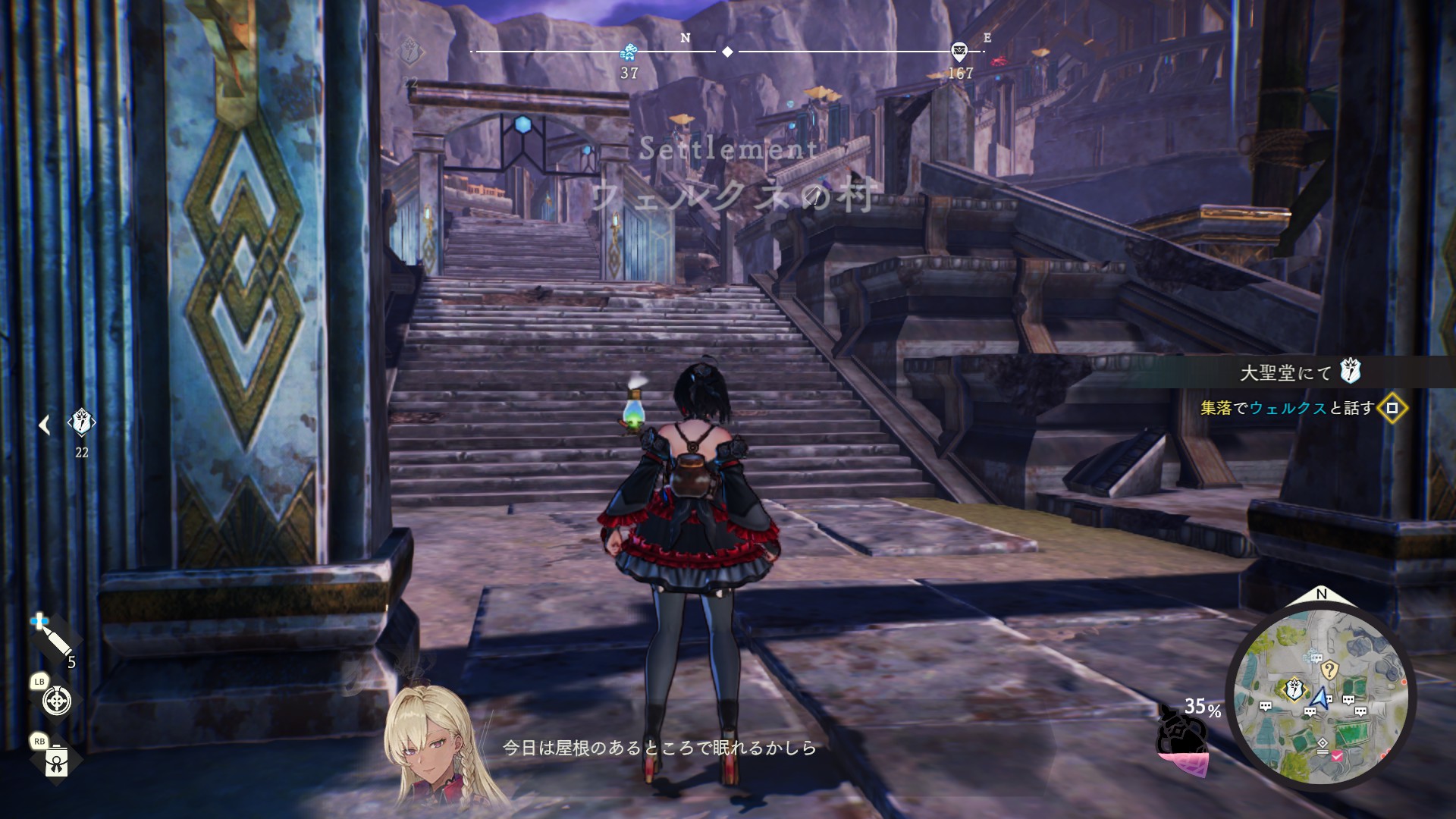Select the quest badge icon showing 22
This screenshot has height=819, width=1456.
click(81, 422)
